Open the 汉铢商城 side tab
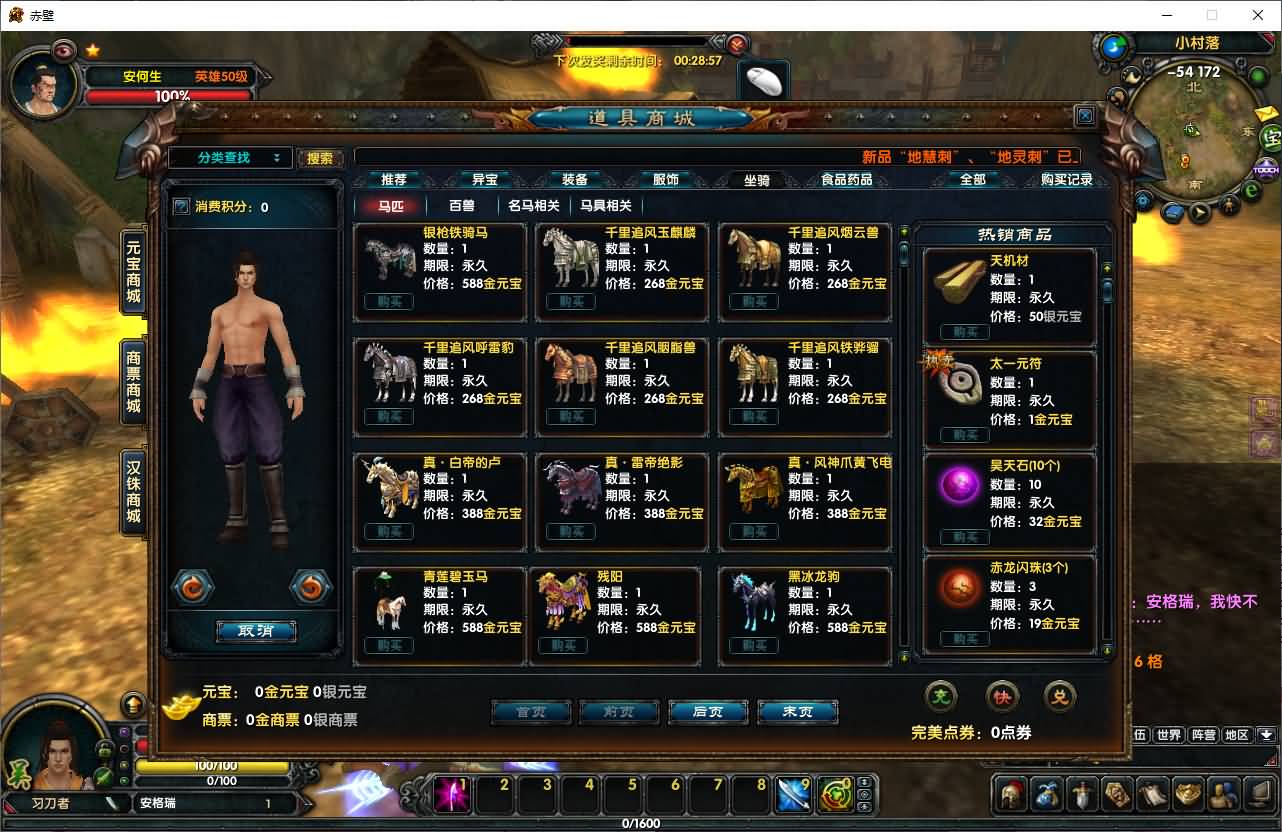The image size is (1282, 832). [134, 491]
